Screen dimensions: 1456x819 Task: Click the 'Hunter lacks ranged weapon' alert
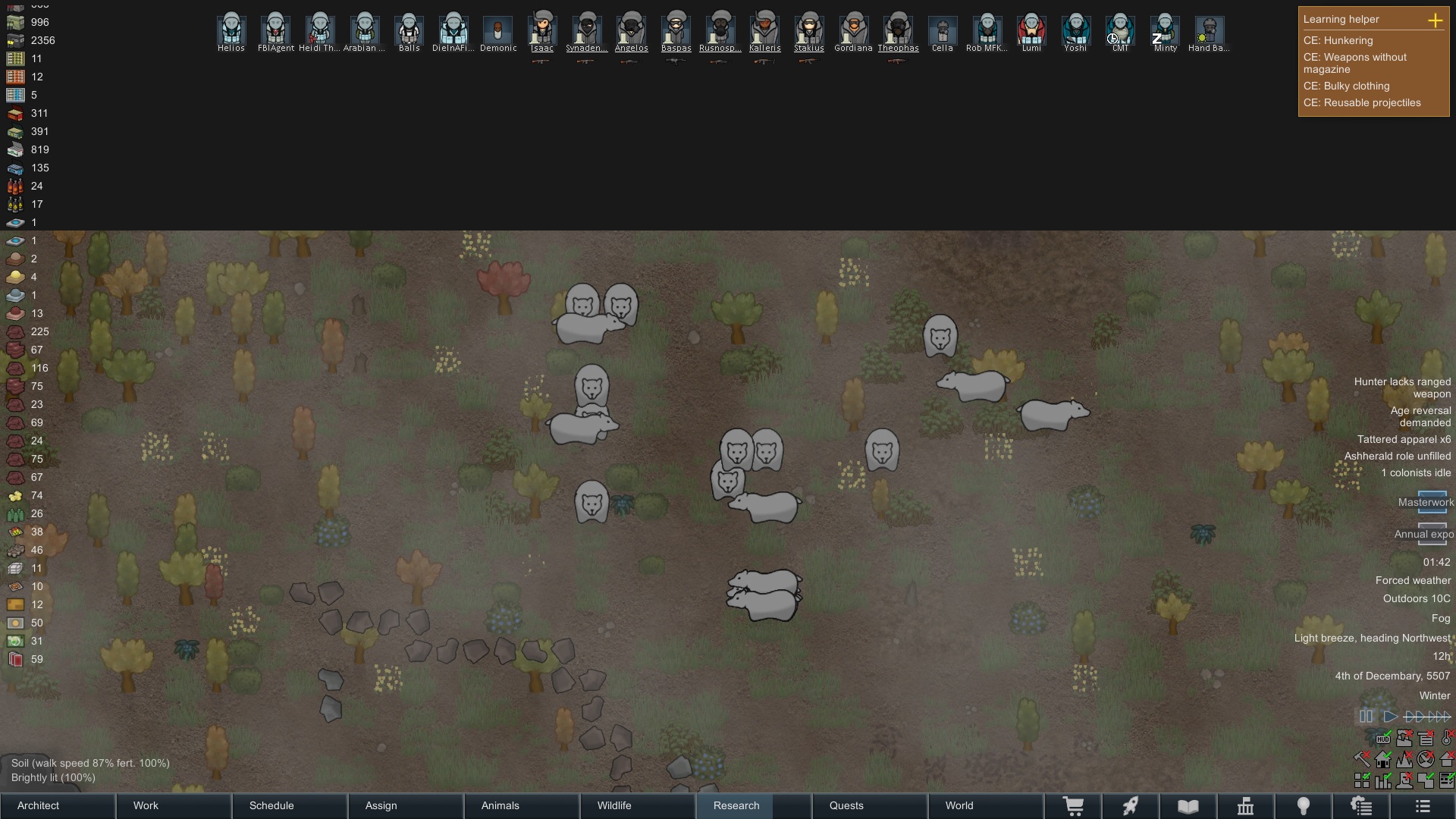pyautogui.click(x=1401, y=388)
